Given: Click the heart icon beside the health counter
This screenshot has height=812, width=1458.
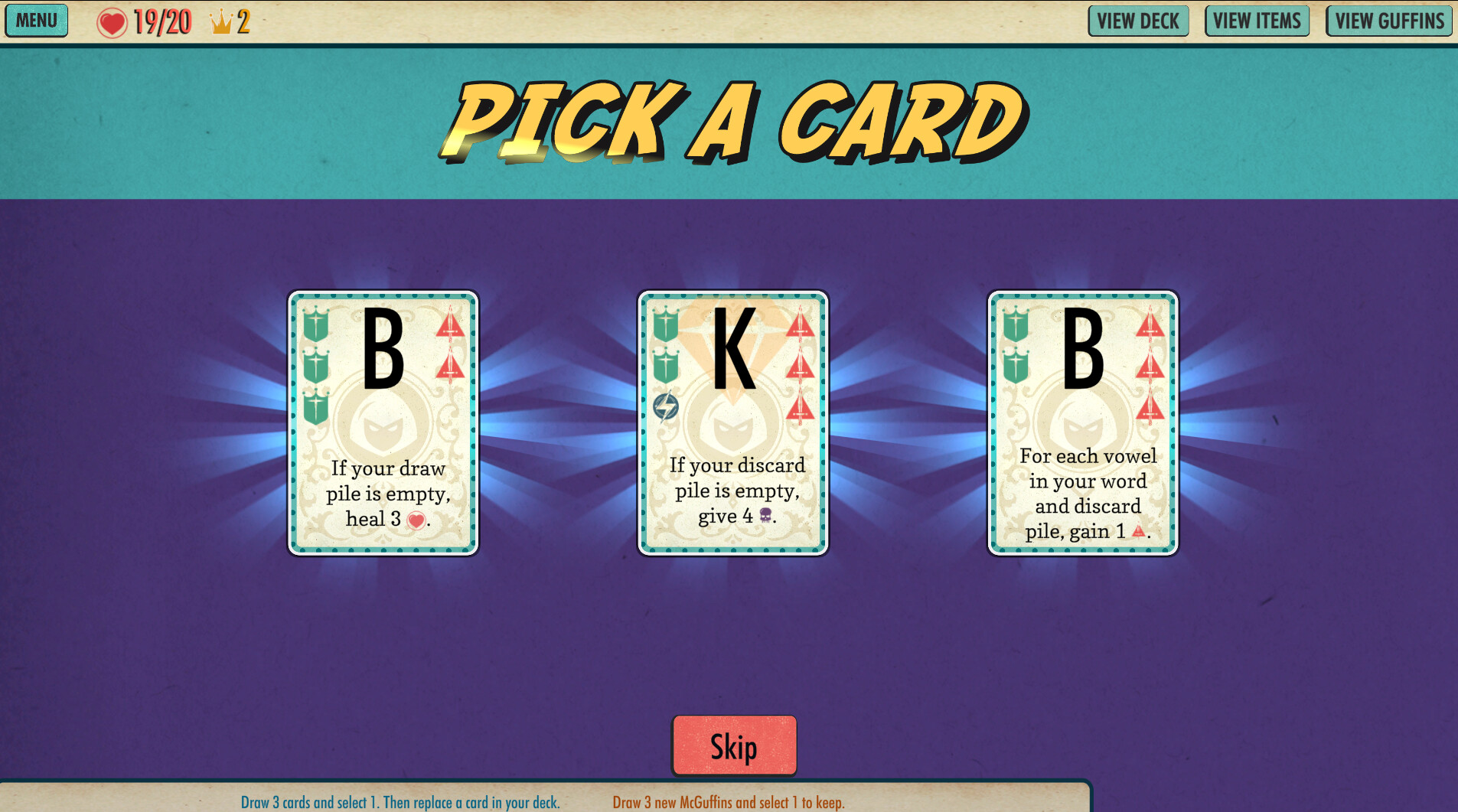Looking at the screenshot, I should (x=113, y=22).
